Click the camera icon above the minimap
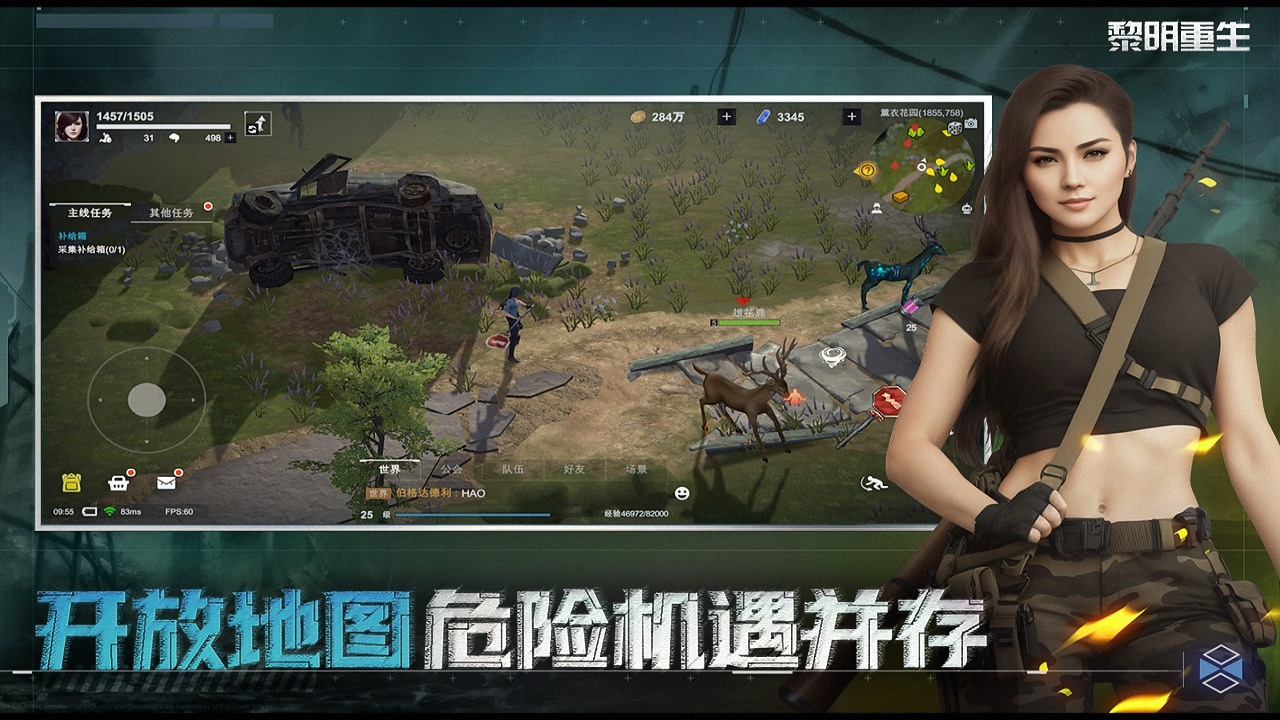The height and width of the screenshot is (720, 1280). 970,124
